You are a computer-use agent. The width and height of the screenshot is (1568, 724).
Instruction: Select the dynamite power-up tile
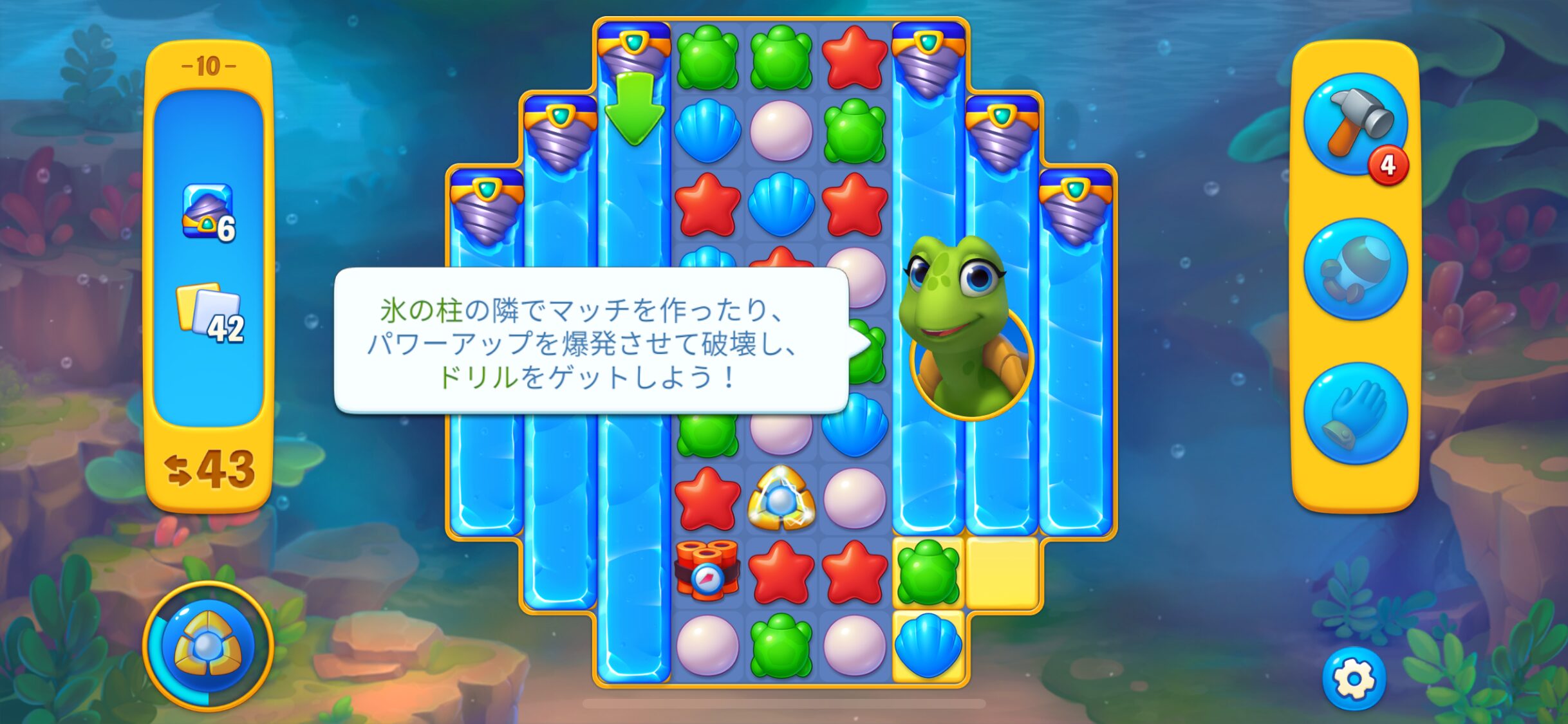click(x=707, y=571)
